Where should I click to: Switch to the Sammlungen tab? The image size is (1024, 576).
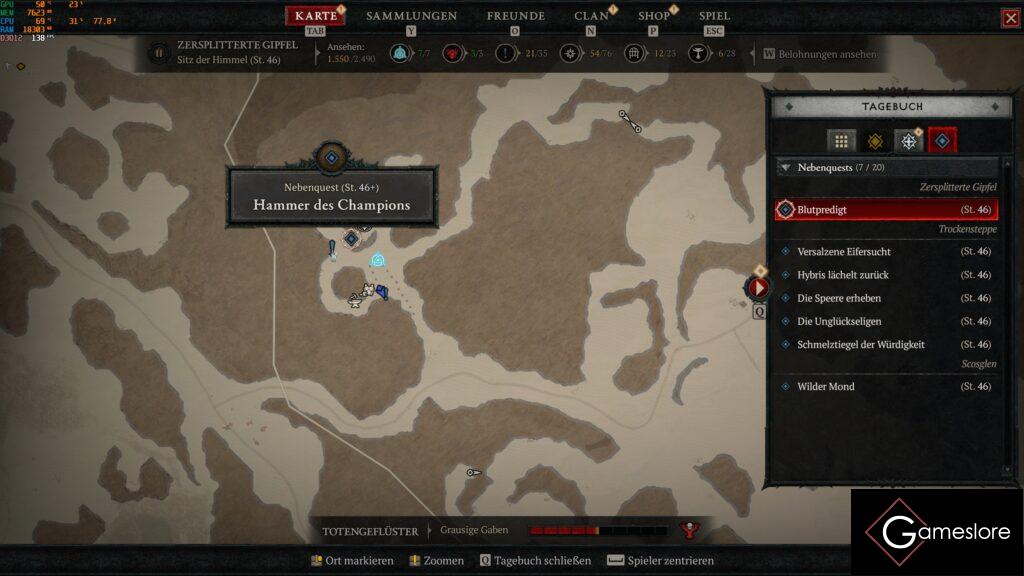(411, 16)
